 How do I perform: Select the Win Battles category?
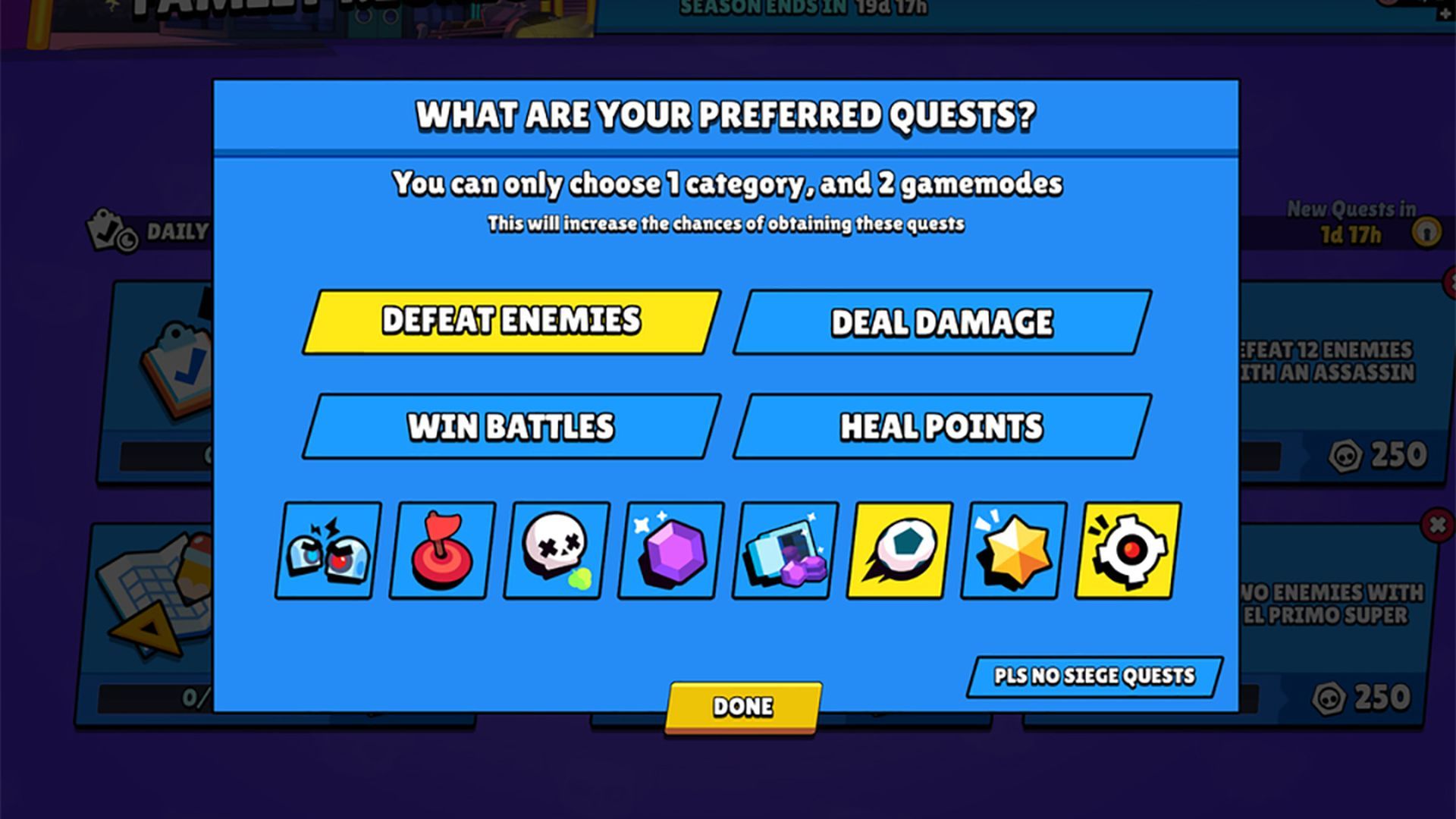point(510,427)
